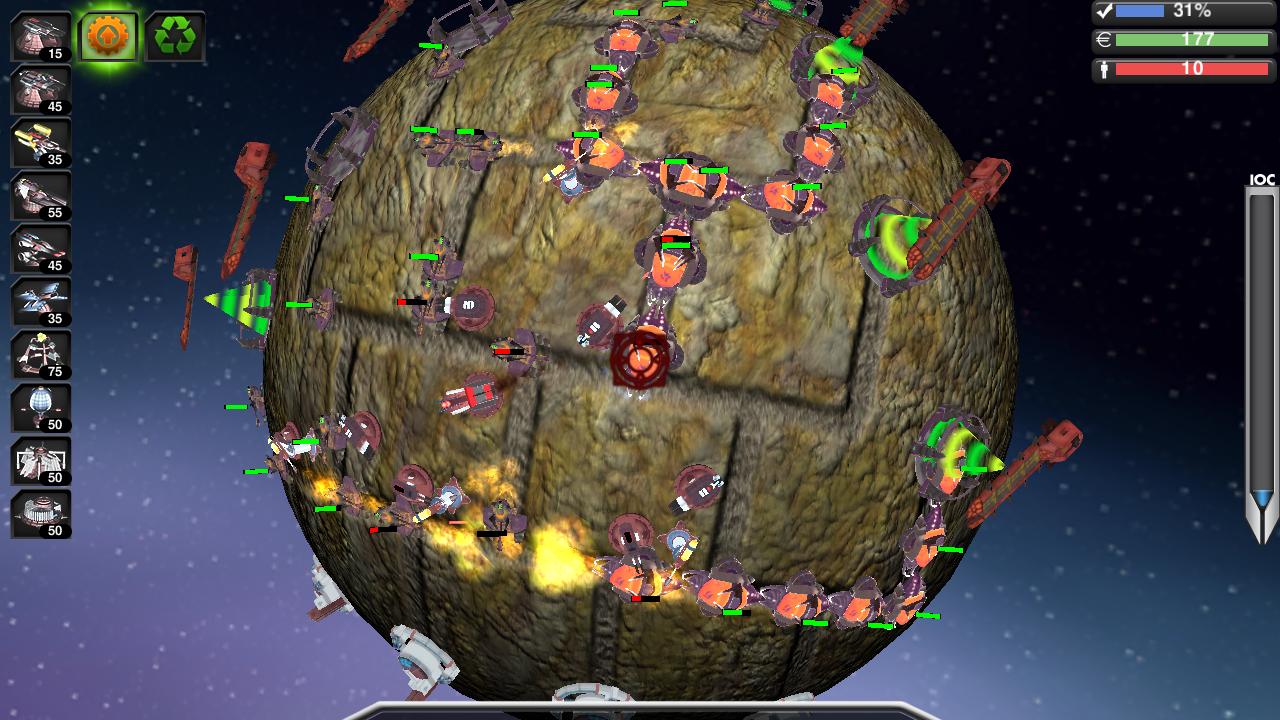Select the red-targeted turret at planet center

(x=640, y=360)
